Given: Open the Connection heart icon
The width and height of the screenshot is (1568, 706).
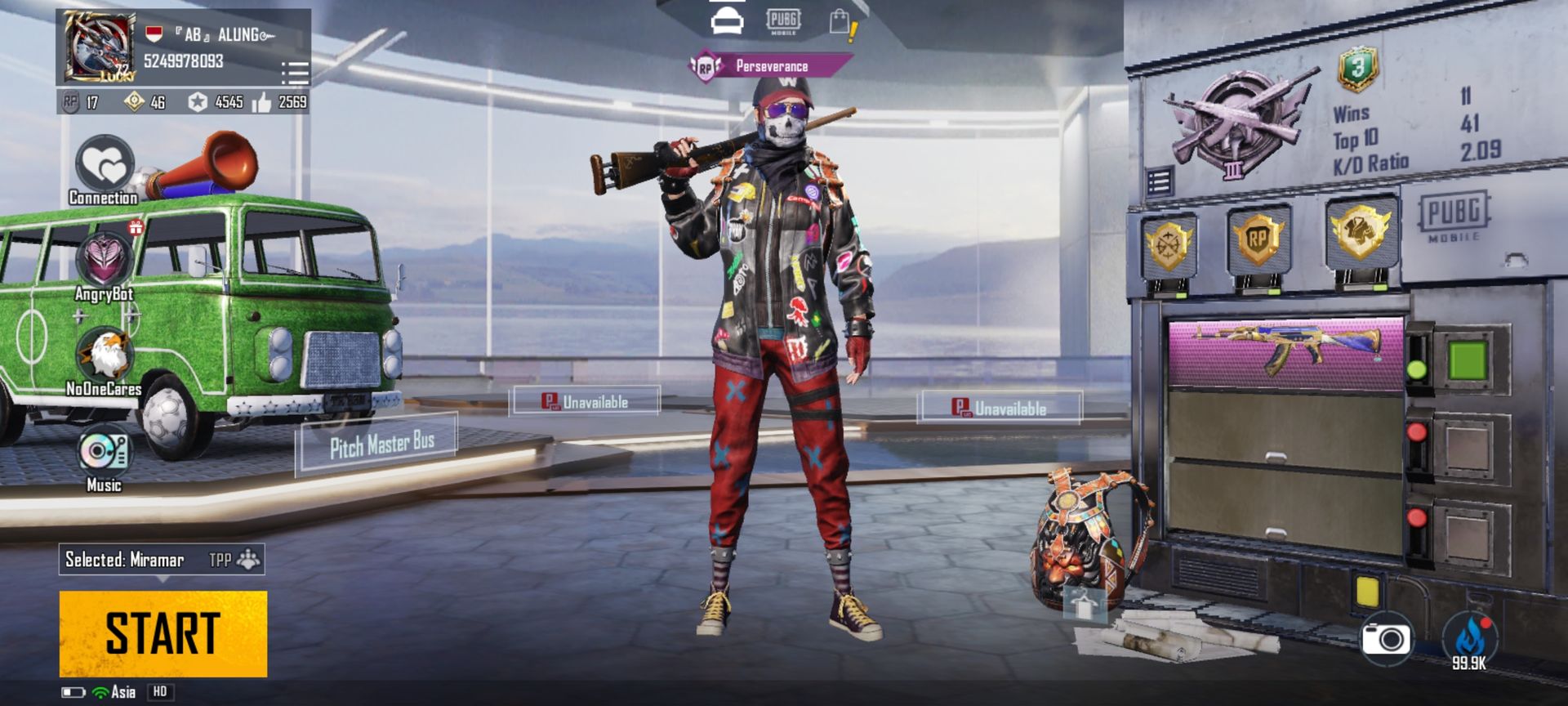Looking at the screenshot, I should click(x=105, y=166).
